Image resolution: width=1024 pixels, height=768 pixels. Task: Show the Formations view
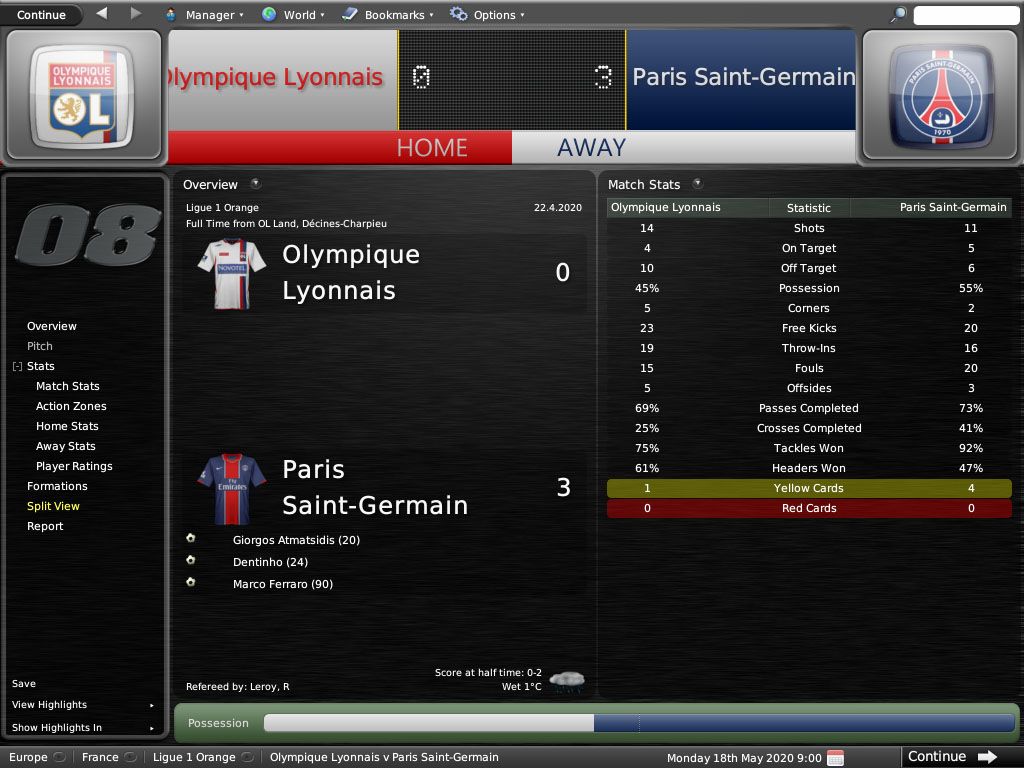tap(57, 486)
